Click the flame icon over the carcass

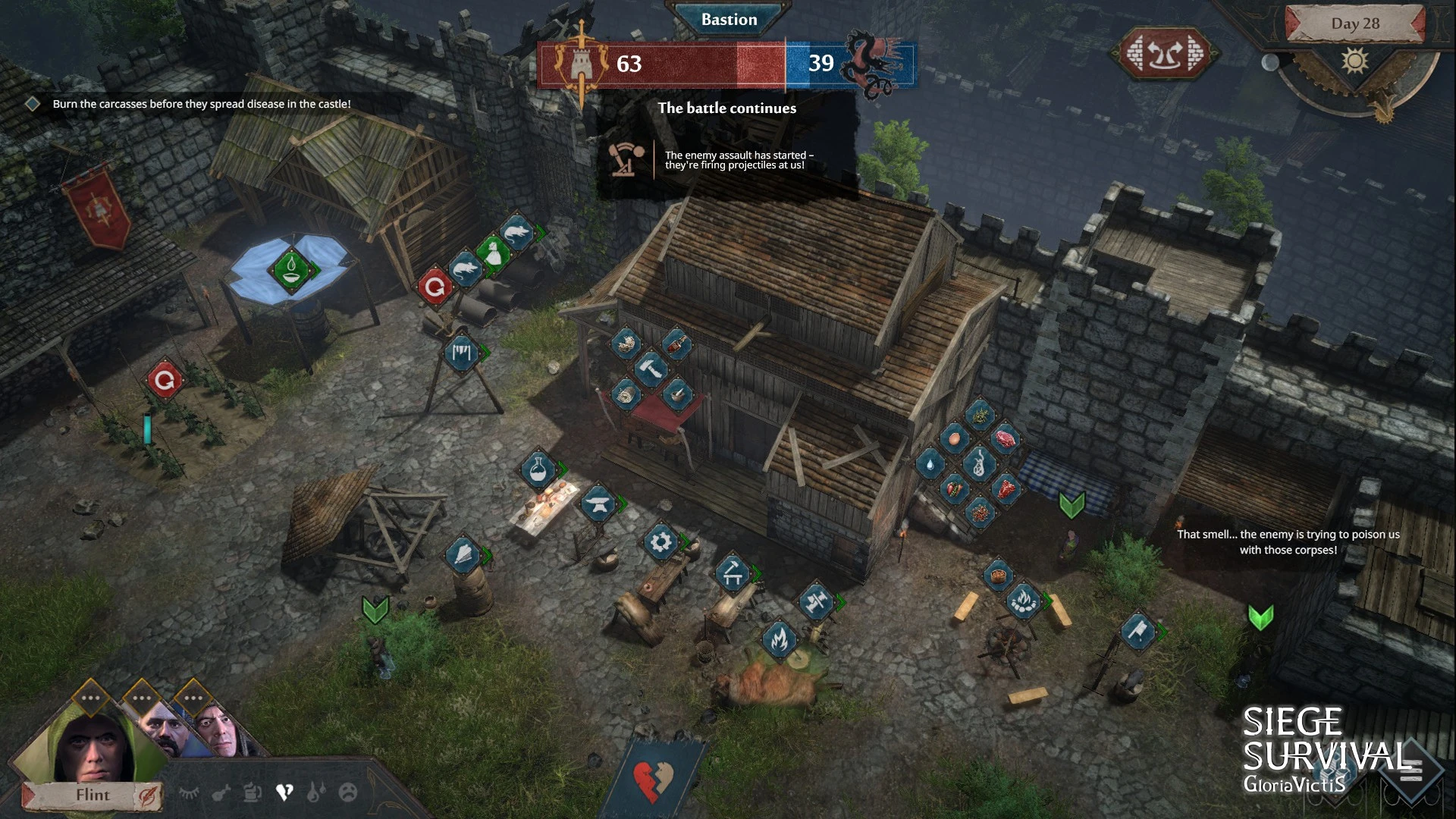779,639
